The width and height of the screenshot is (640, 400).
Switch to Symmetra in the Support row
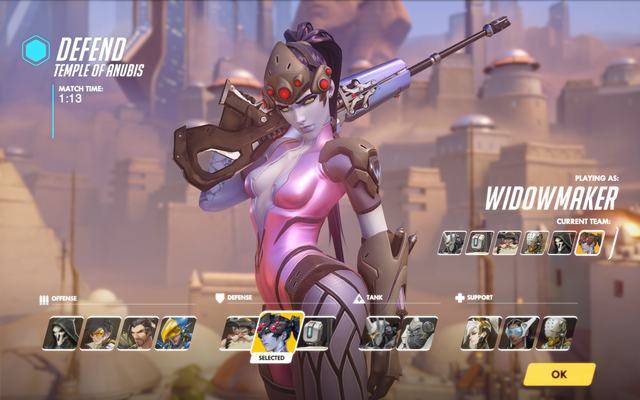click(x=520, y=332)
